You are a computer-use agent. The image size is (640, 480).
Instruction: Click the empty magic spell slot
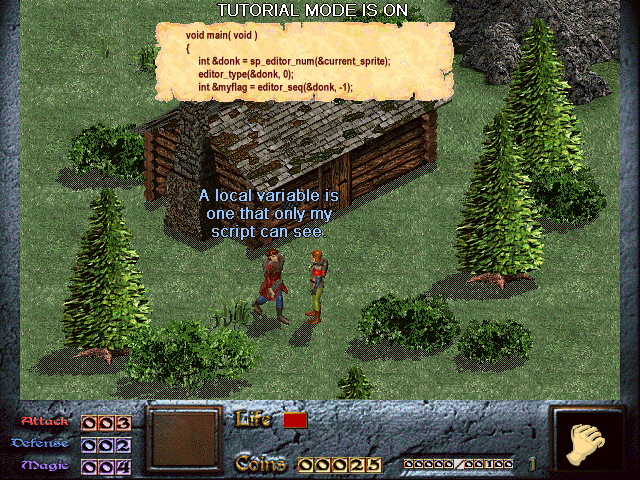(x=183, y=441)
